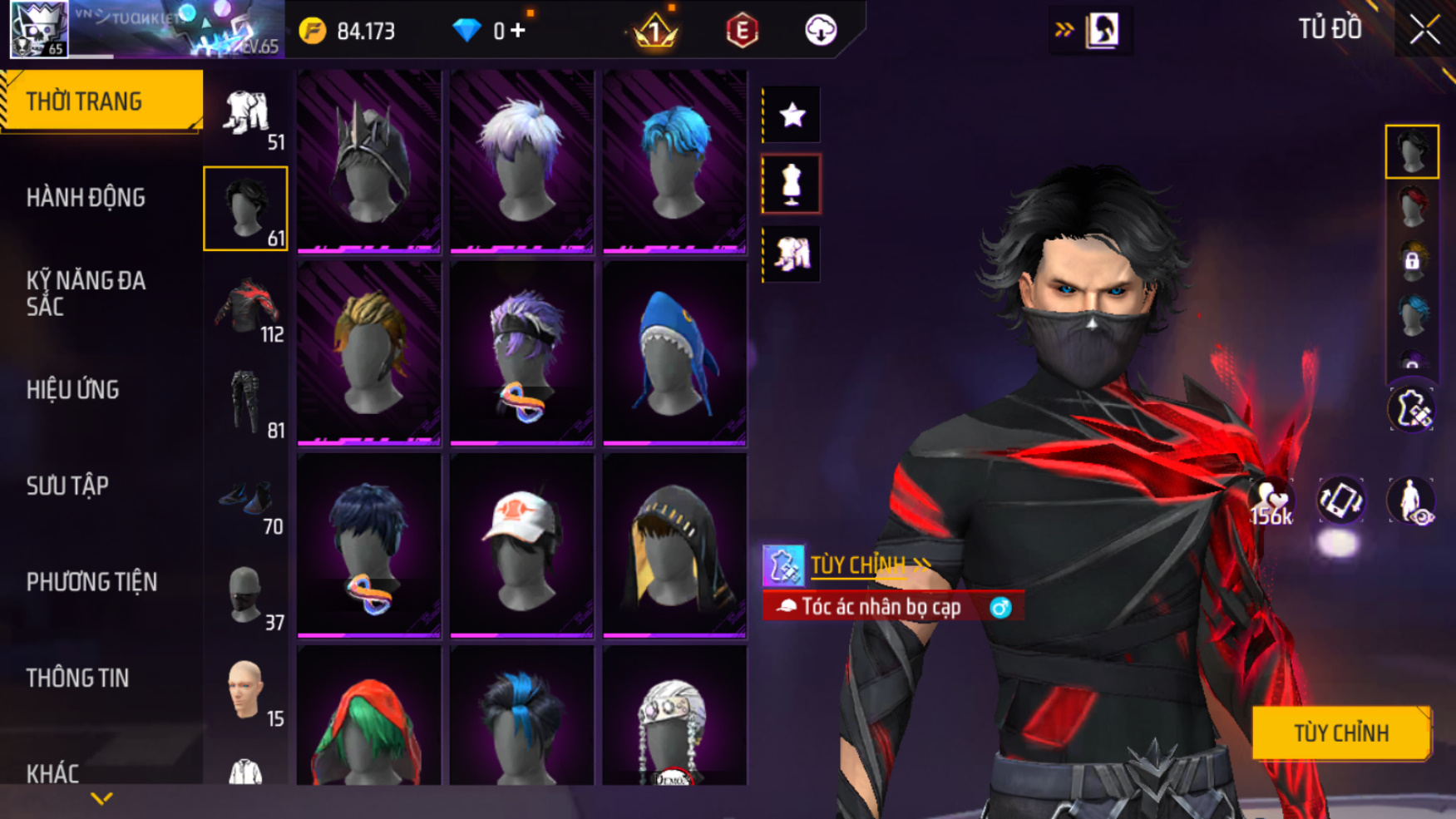Select the mannequin filter icon
This screenshot has height=819, width=1456.
click(x=792, y=184)
